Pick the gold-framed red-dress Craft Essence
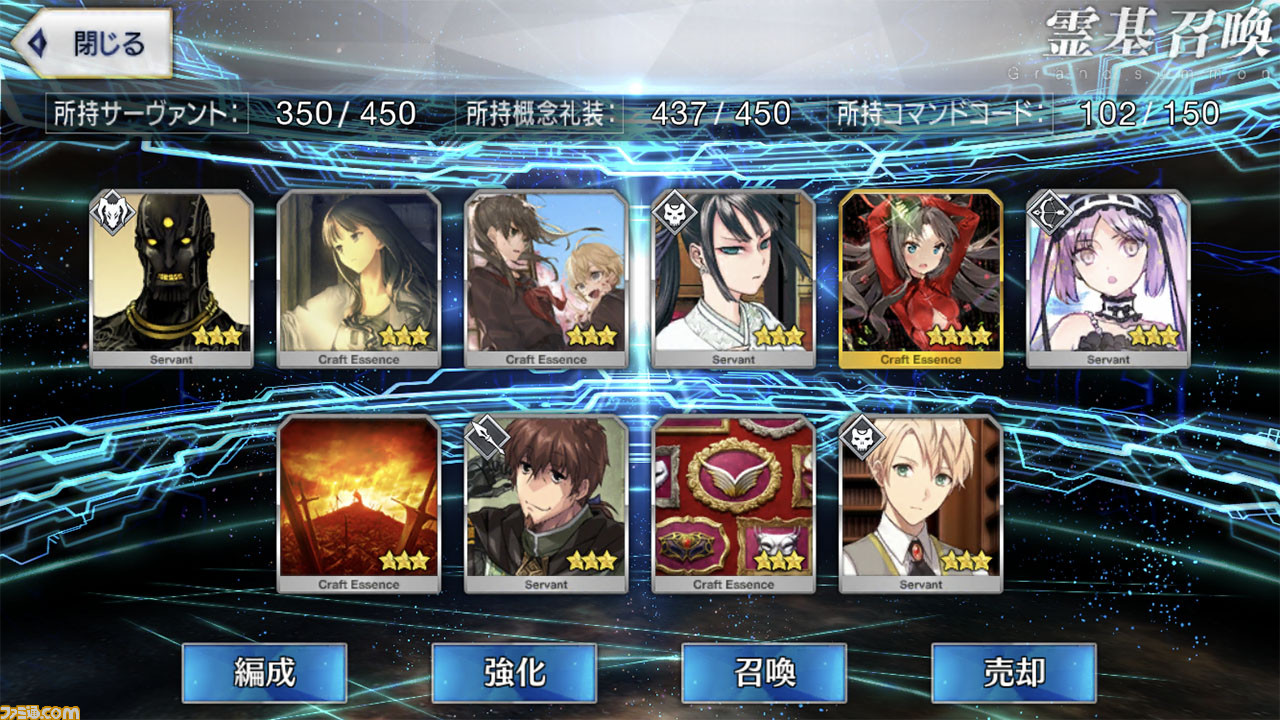 (921, 279)
